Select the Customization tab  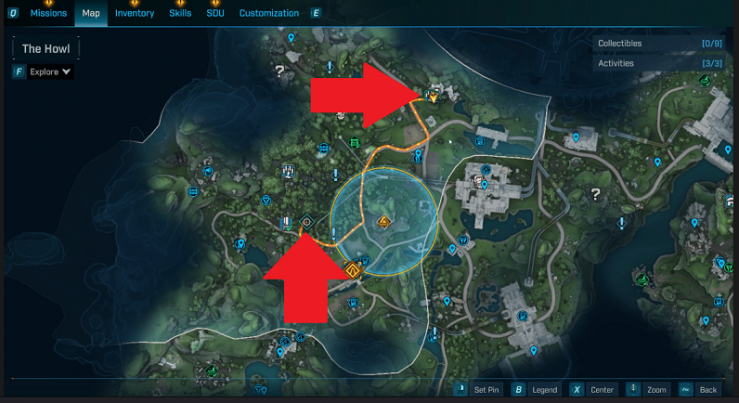click(x=269, y=14)
